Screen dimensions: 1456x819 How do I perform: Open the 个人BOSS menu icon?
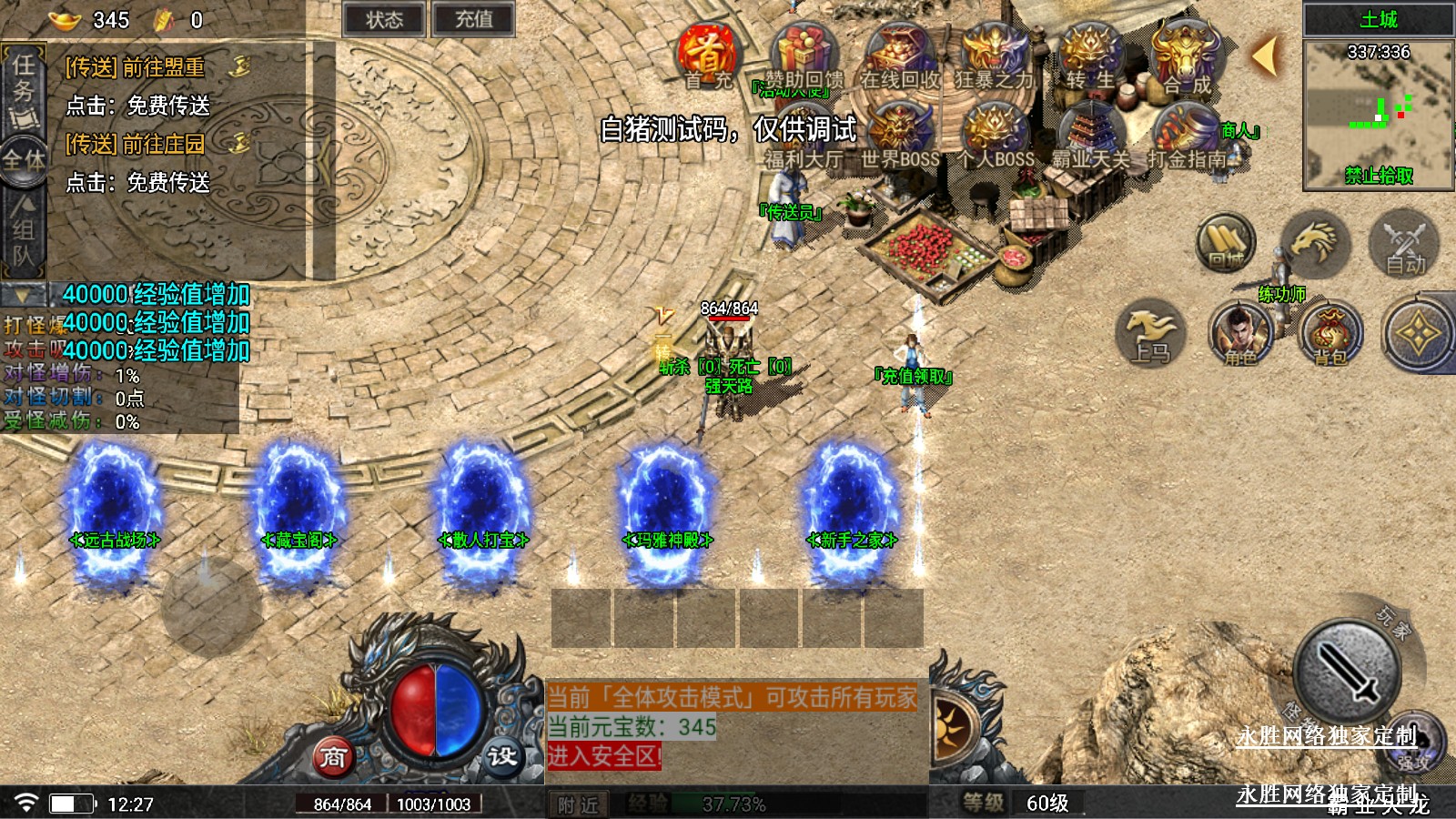tap(994, 135)
